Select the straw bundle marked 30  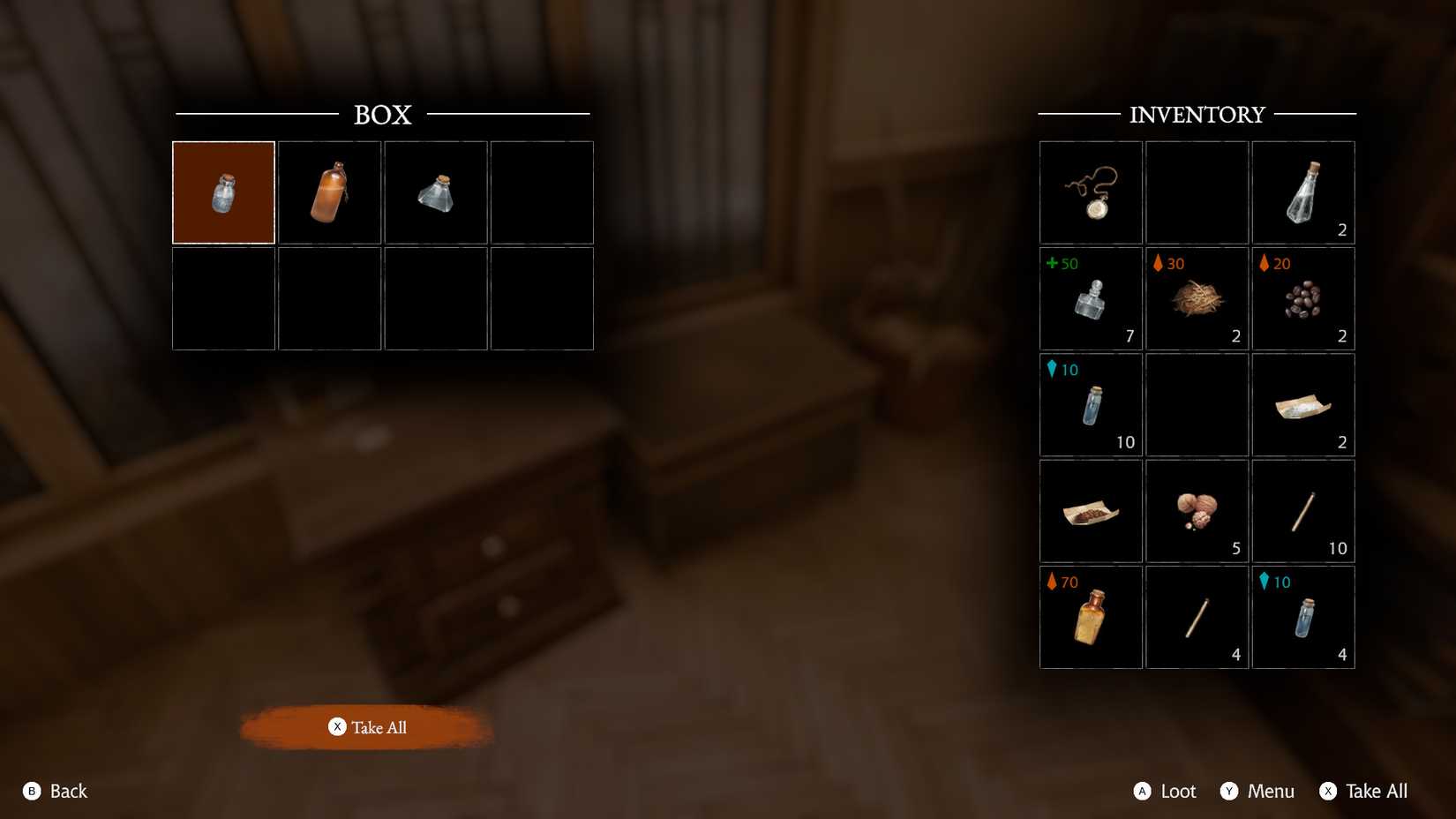coord(1197,298)
